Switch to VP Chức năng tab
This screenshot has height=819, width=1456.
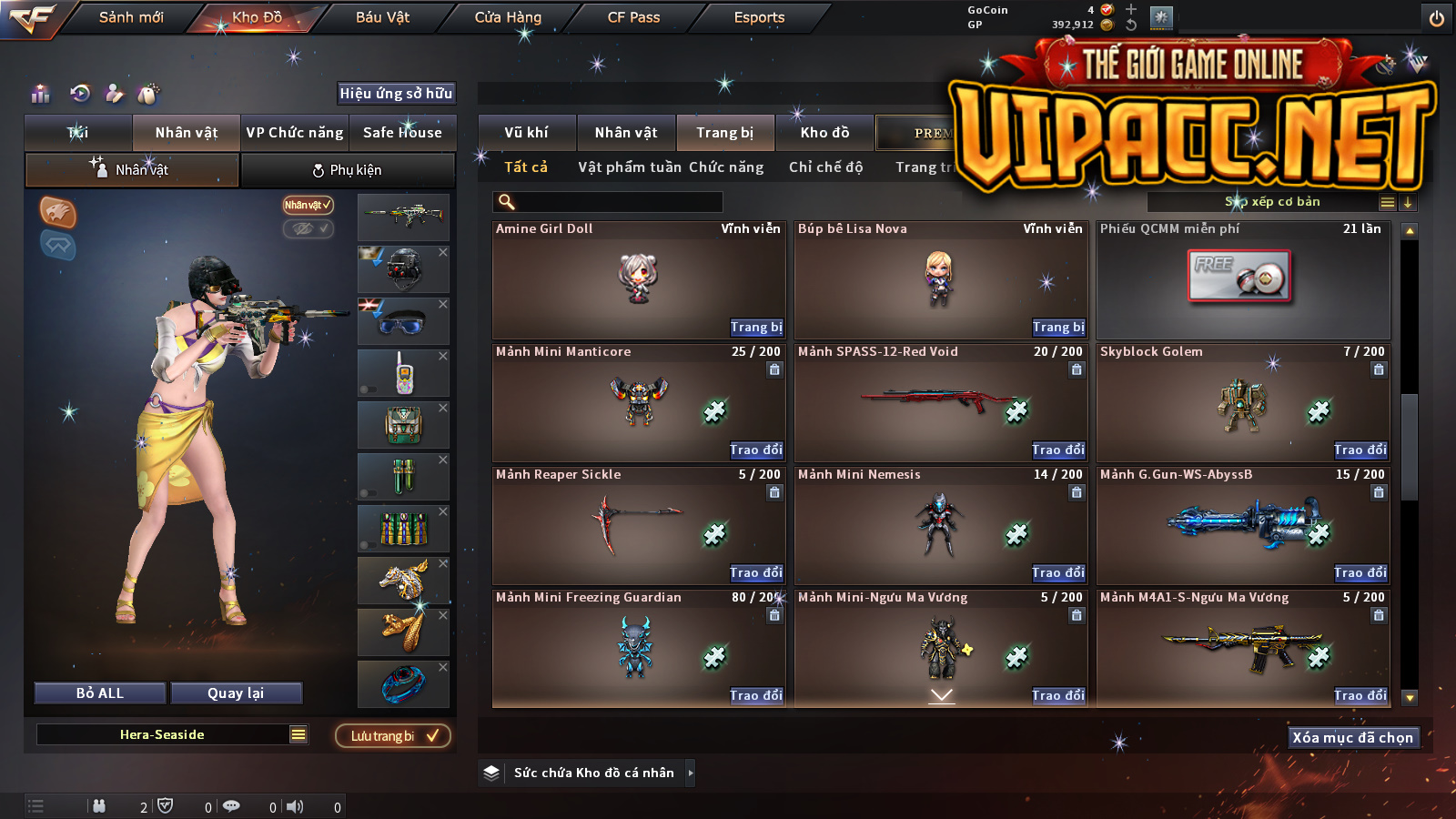point(295,133)
